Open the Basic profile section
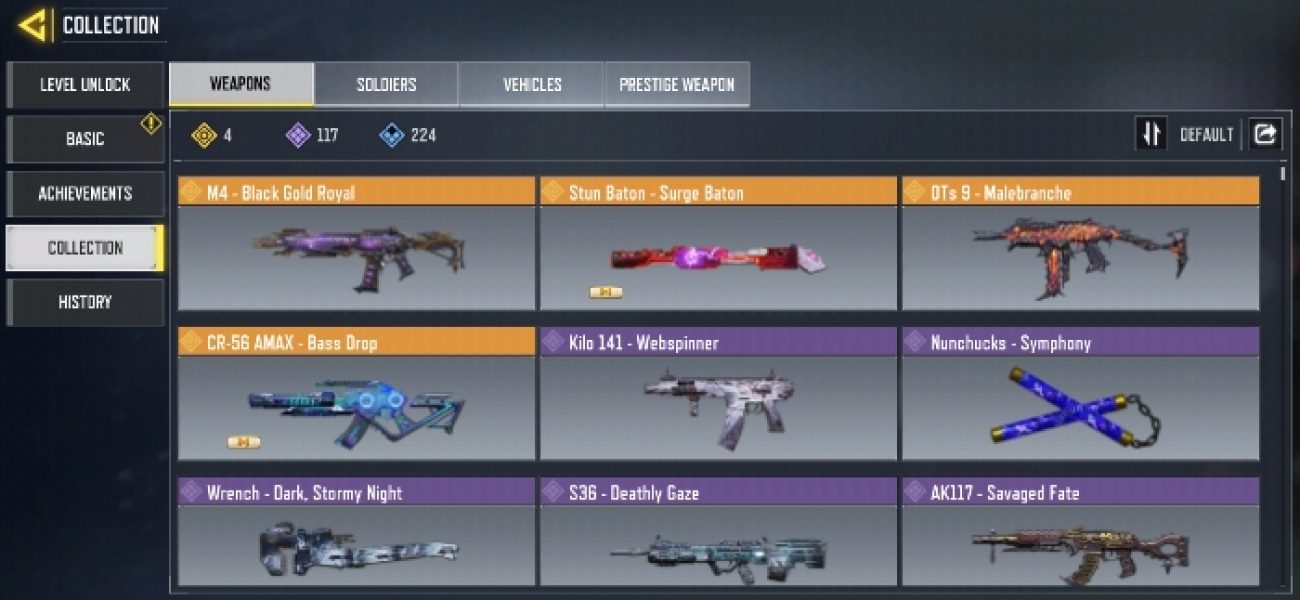Viewport: 1300px width, 600px height. click(x=85, y=139)
